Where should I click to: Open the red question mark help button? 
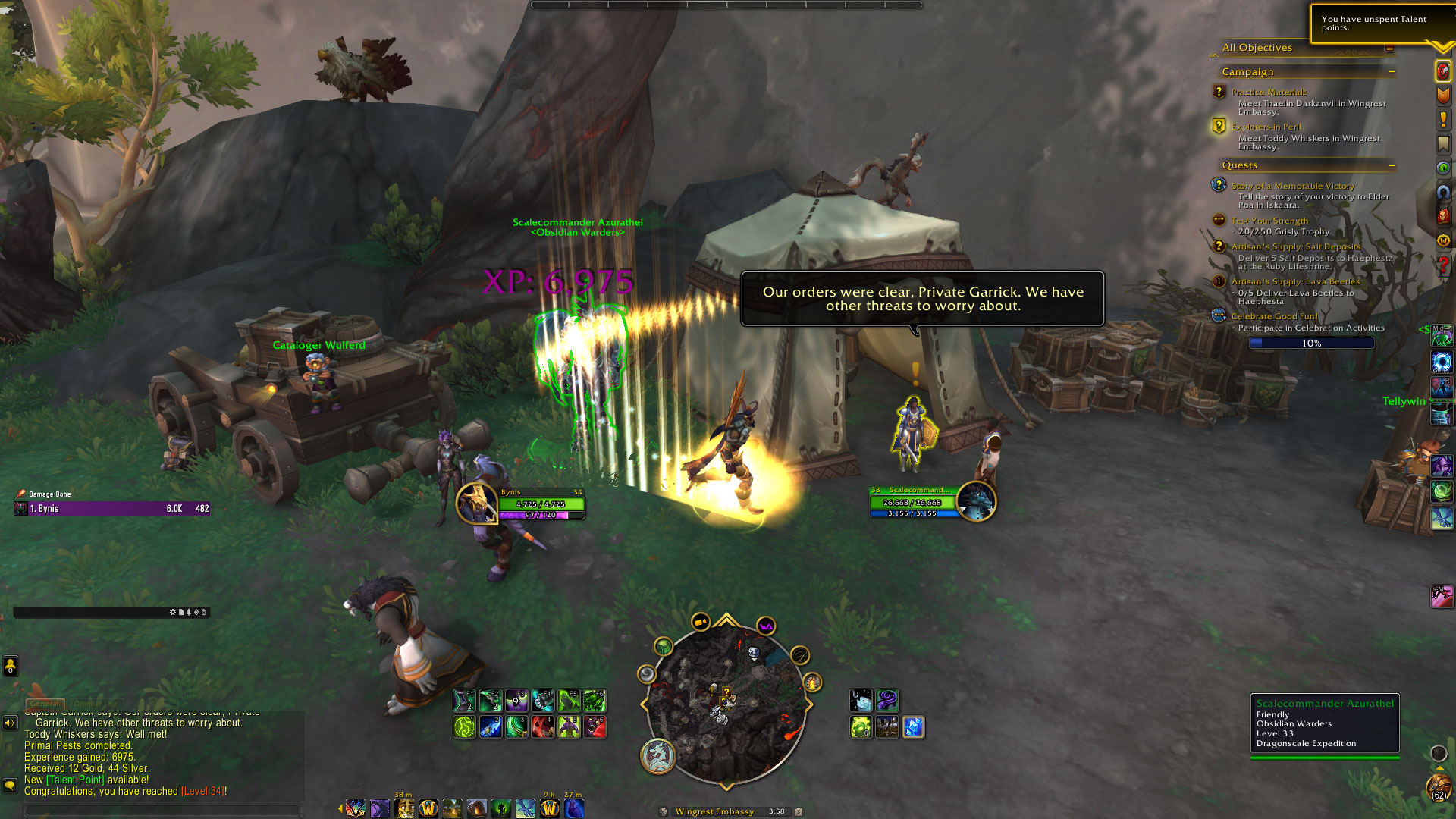[1443, 265]
